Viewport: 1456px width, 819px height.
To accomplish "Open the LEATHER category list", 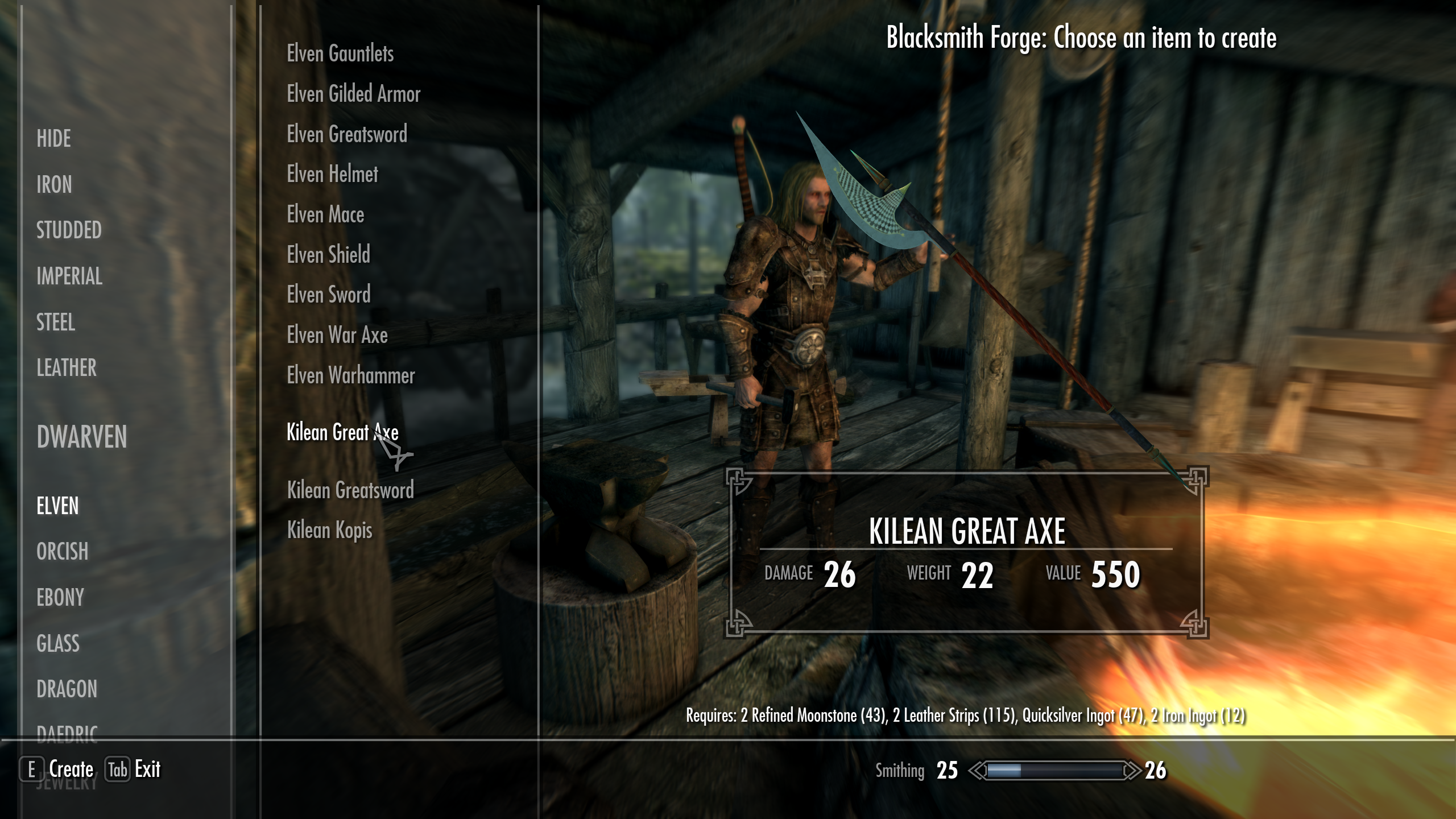I will (x=65, y=368).
